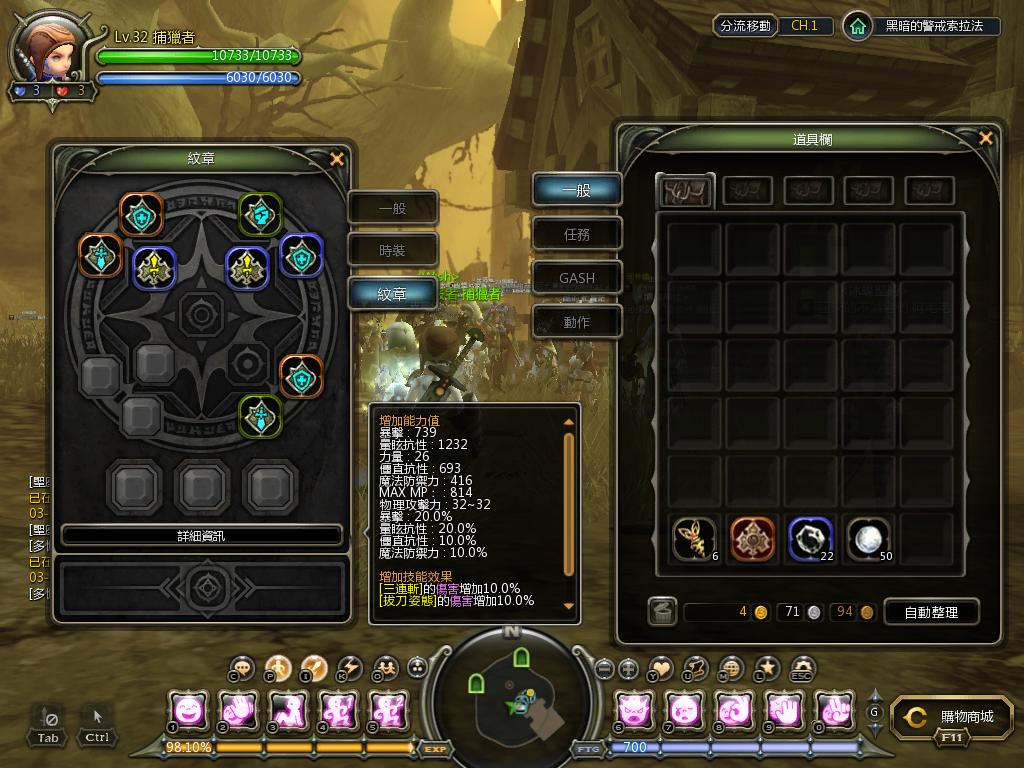Image resolution: width=1024 pixels, height=768 pixels.
Task: Close the 紋章 crest window
Action: tap(337, 158)
